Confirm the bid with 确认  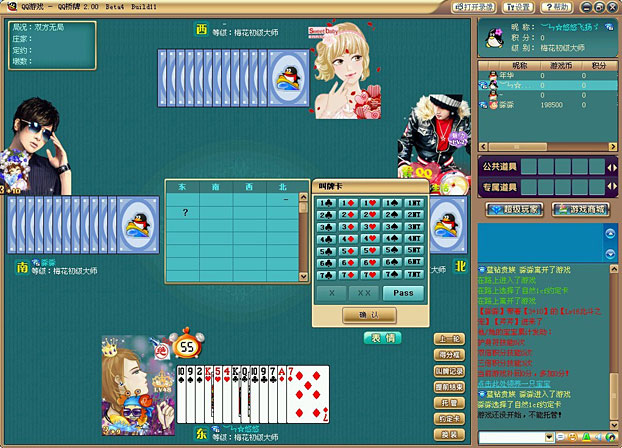[x=369, y=315]
